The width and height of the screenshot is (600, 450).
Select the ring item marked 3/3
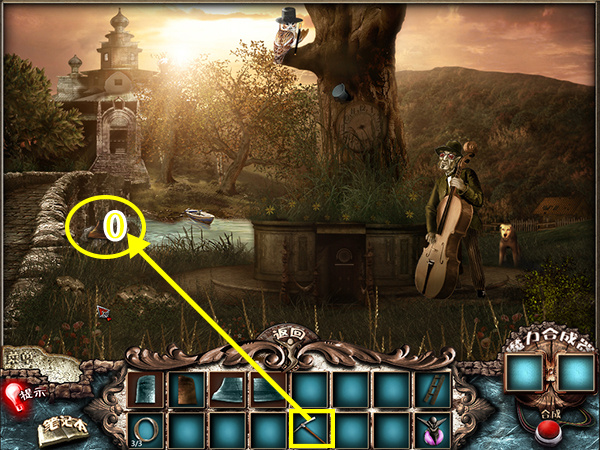tap(146, 428)
